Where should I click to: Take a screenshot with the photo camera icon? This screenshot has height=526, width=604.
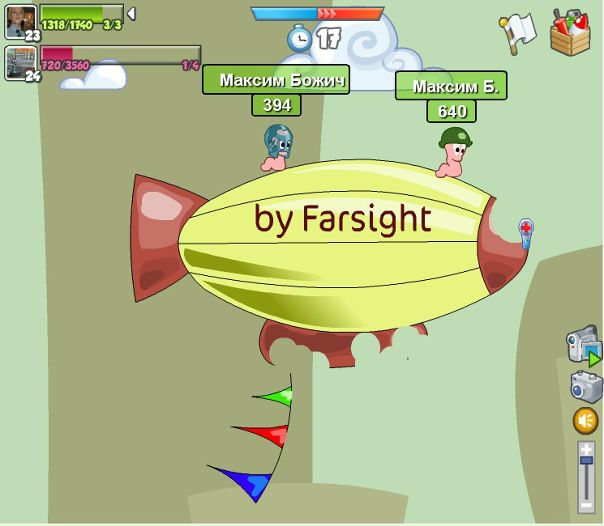point(586,386)
